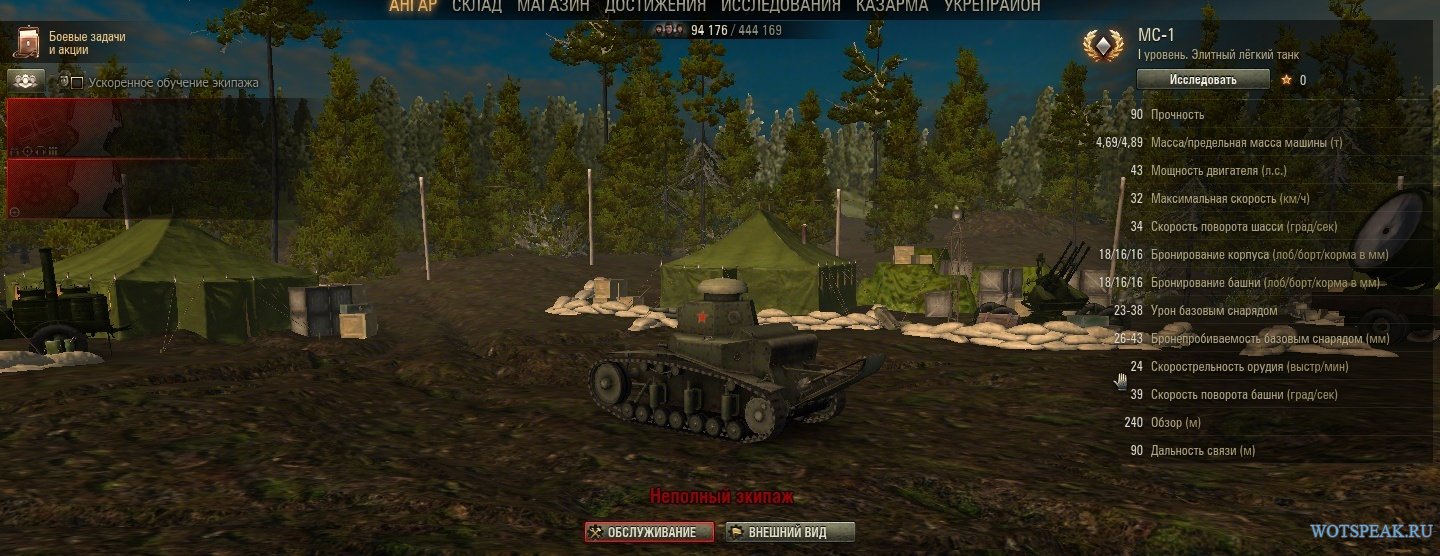Screen dimensions: 1440x556
Task: Open Боевые задачи и акции missions
Action: click(x=70, y=43)
